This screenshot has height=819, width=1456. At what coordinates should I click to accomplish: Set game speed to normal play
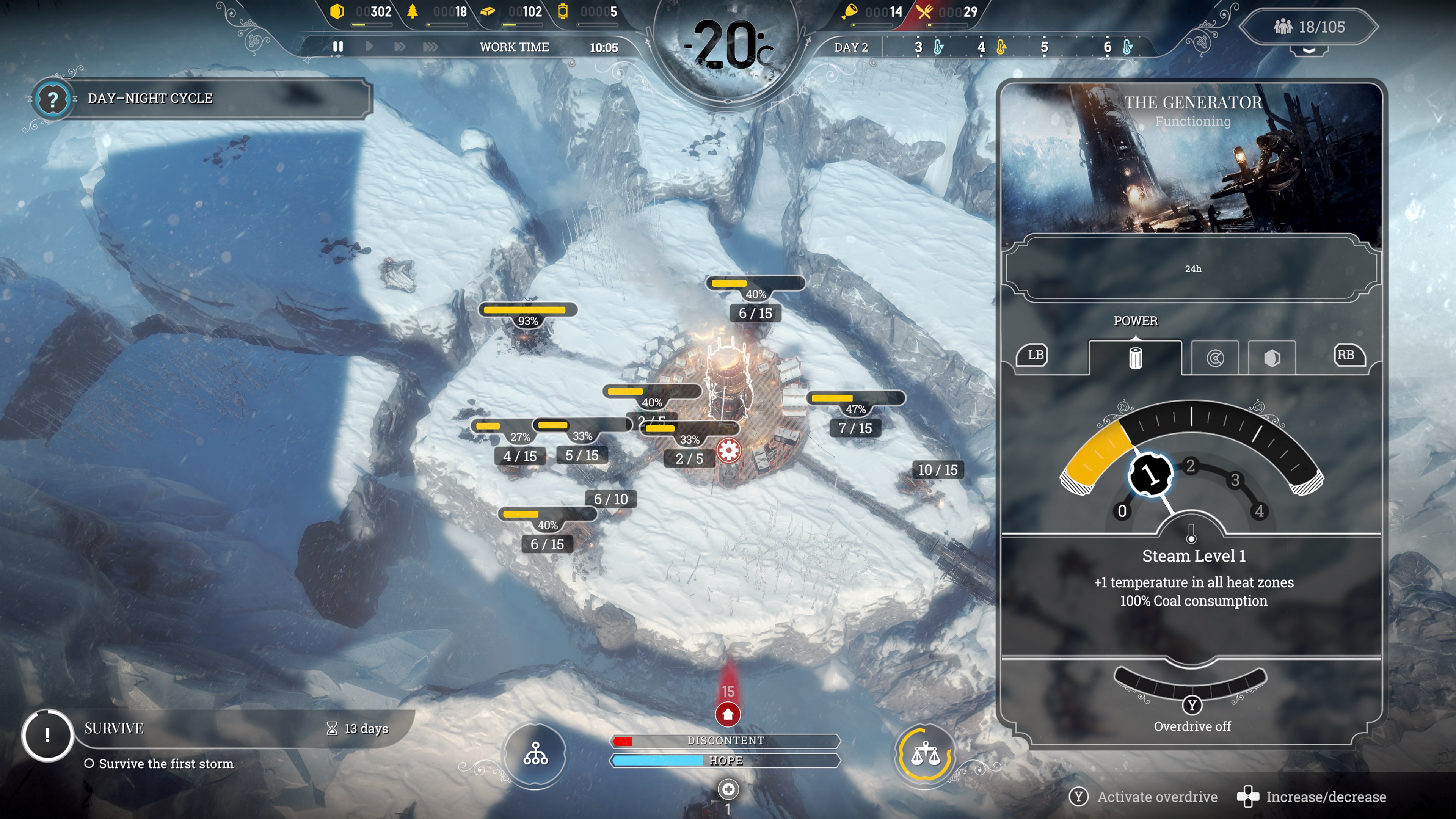tap(369, 46)
